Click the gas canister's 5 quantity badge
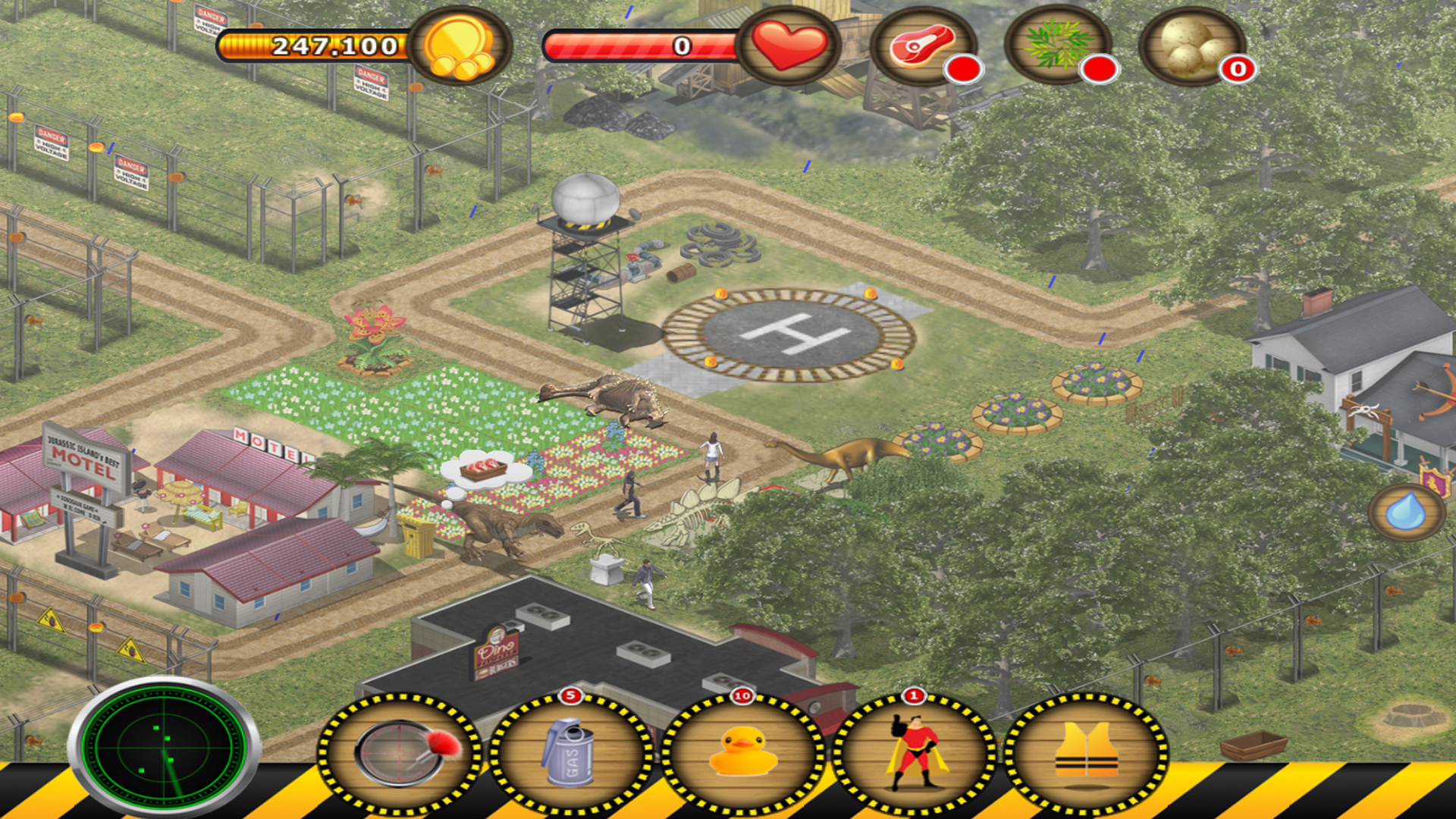The image size is (1456, 819). [x=570, y=695]
